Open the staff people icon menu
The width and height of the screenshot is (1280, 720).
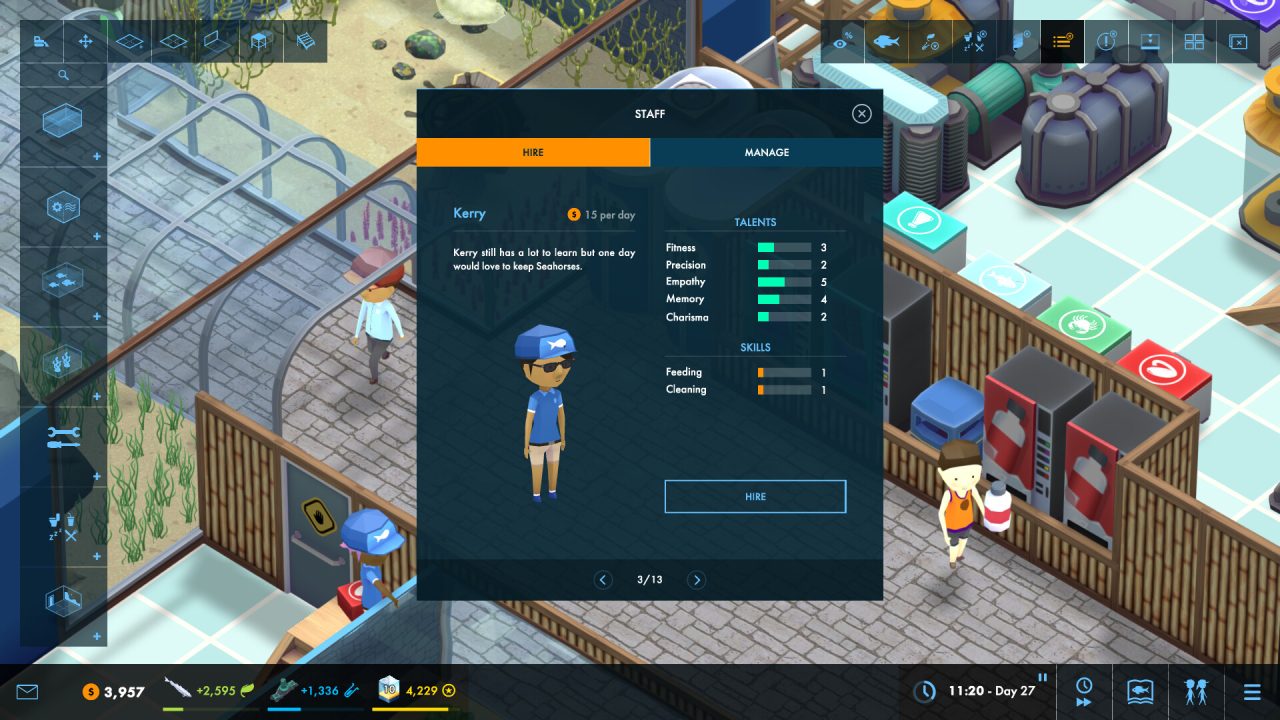point(1196,691)
